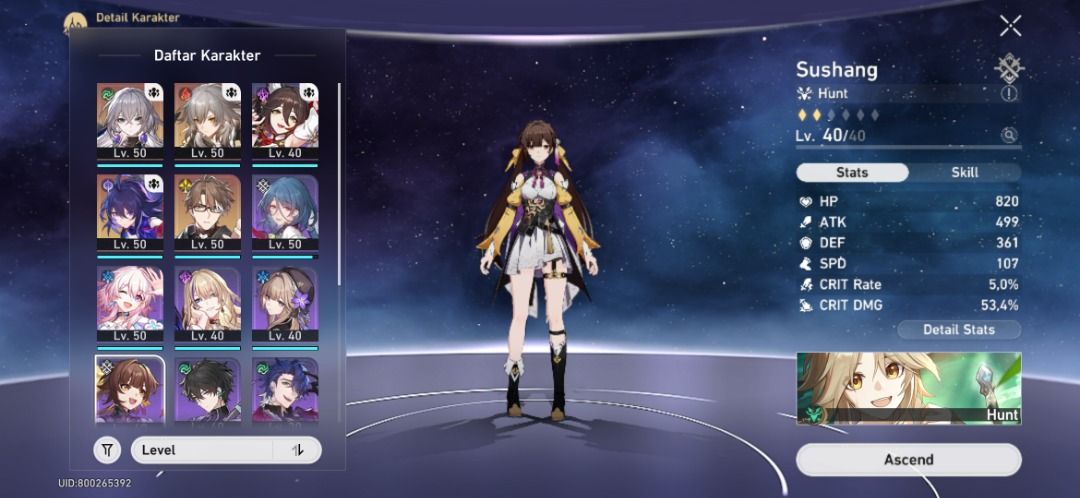Select the Stats tab
The height and width of the screenshot is (498, 1080).
click(852, 172)
